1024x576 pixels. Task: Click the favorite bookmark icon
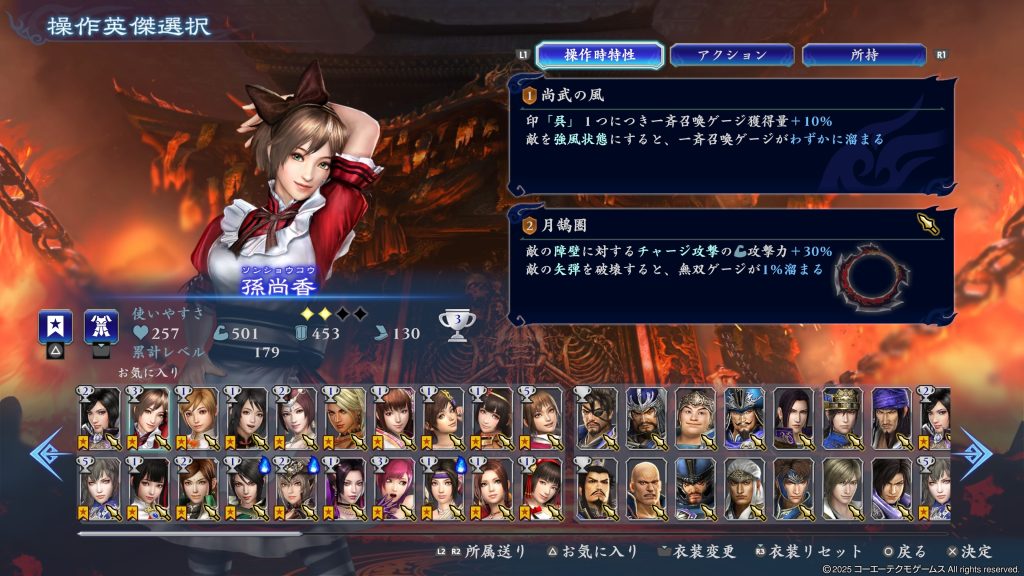(x=54, y=327)
